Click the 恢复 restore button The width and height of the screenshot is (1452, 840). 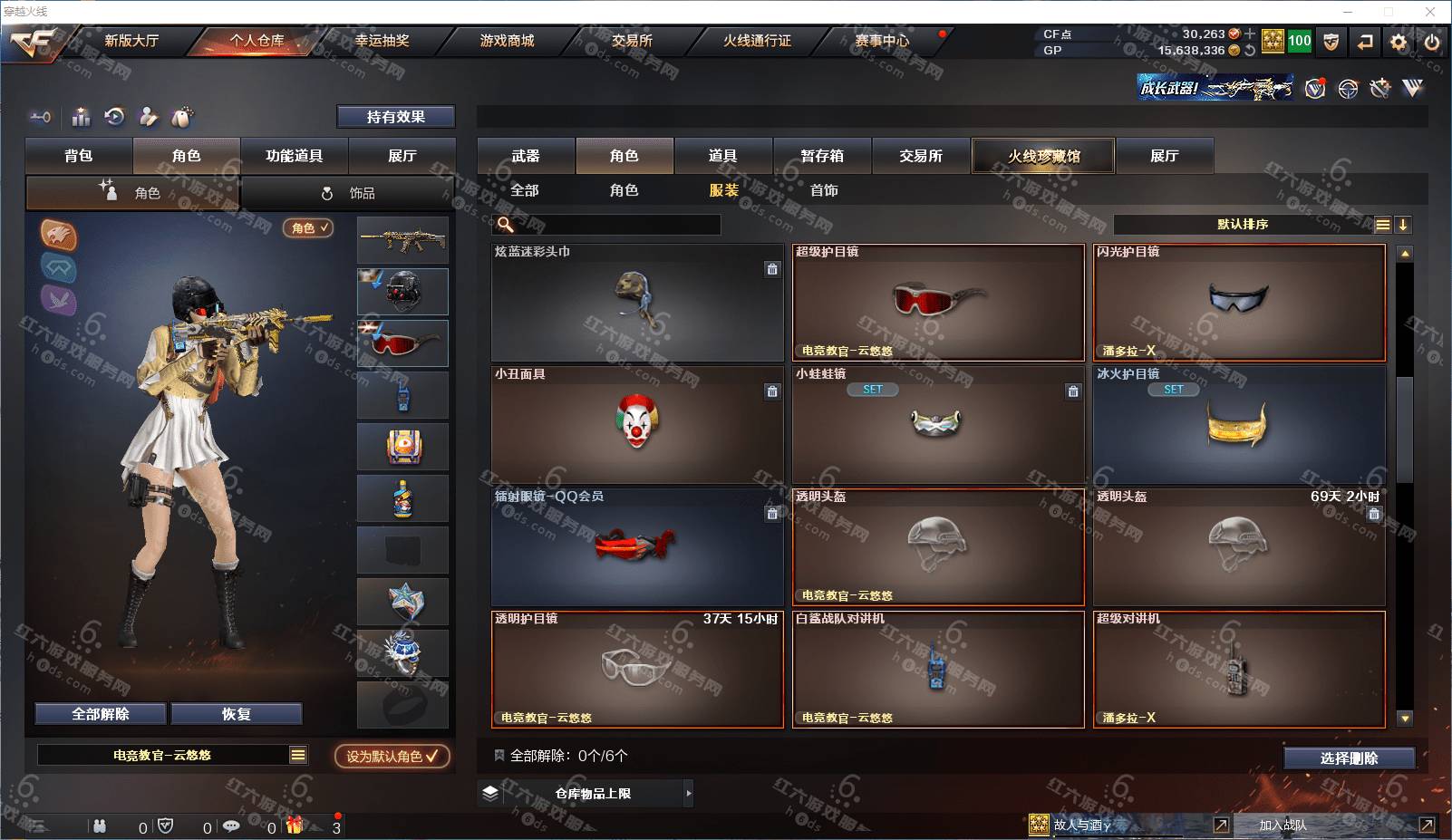tap(237, 714)
